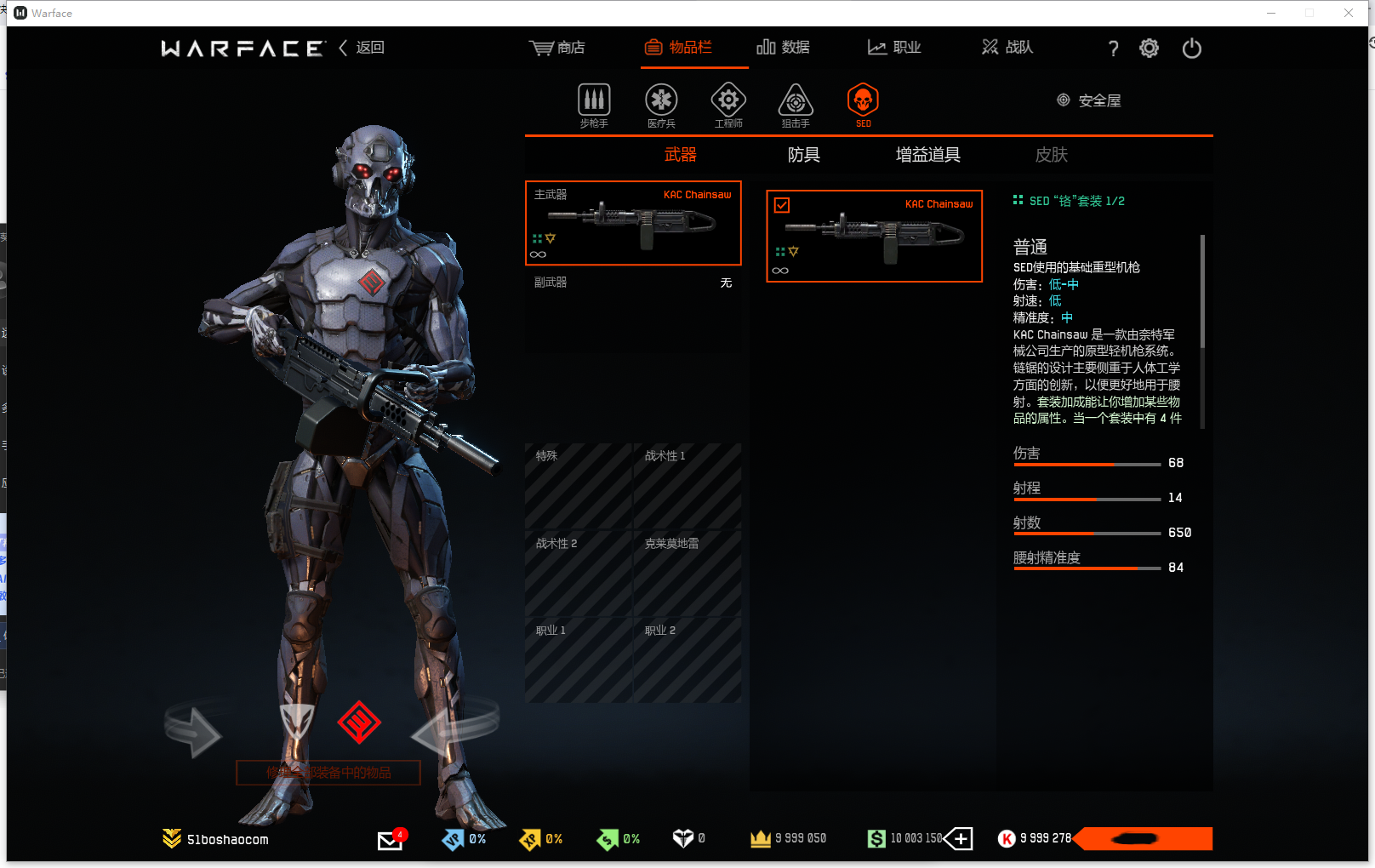
Task: Select the 步枪手 rifleman class
Action: (594, 105)
